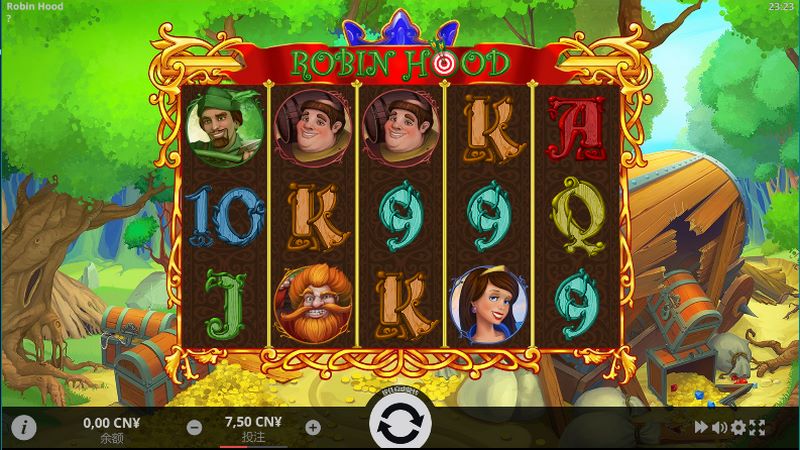
Task: Open the gear settings menu
Action: click(739, 428)
